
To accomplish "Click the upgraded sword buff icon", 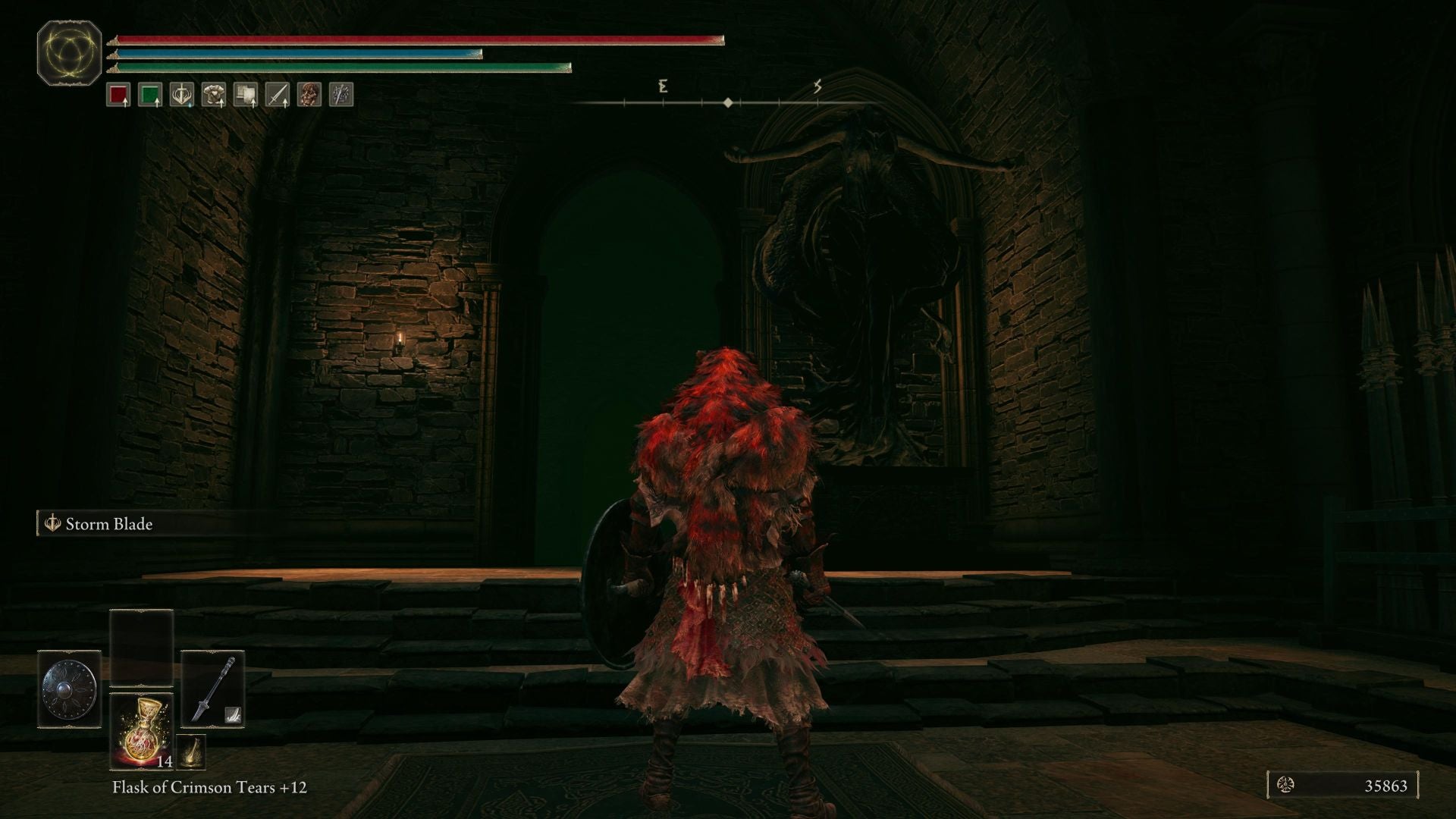I will pos(278,94).
